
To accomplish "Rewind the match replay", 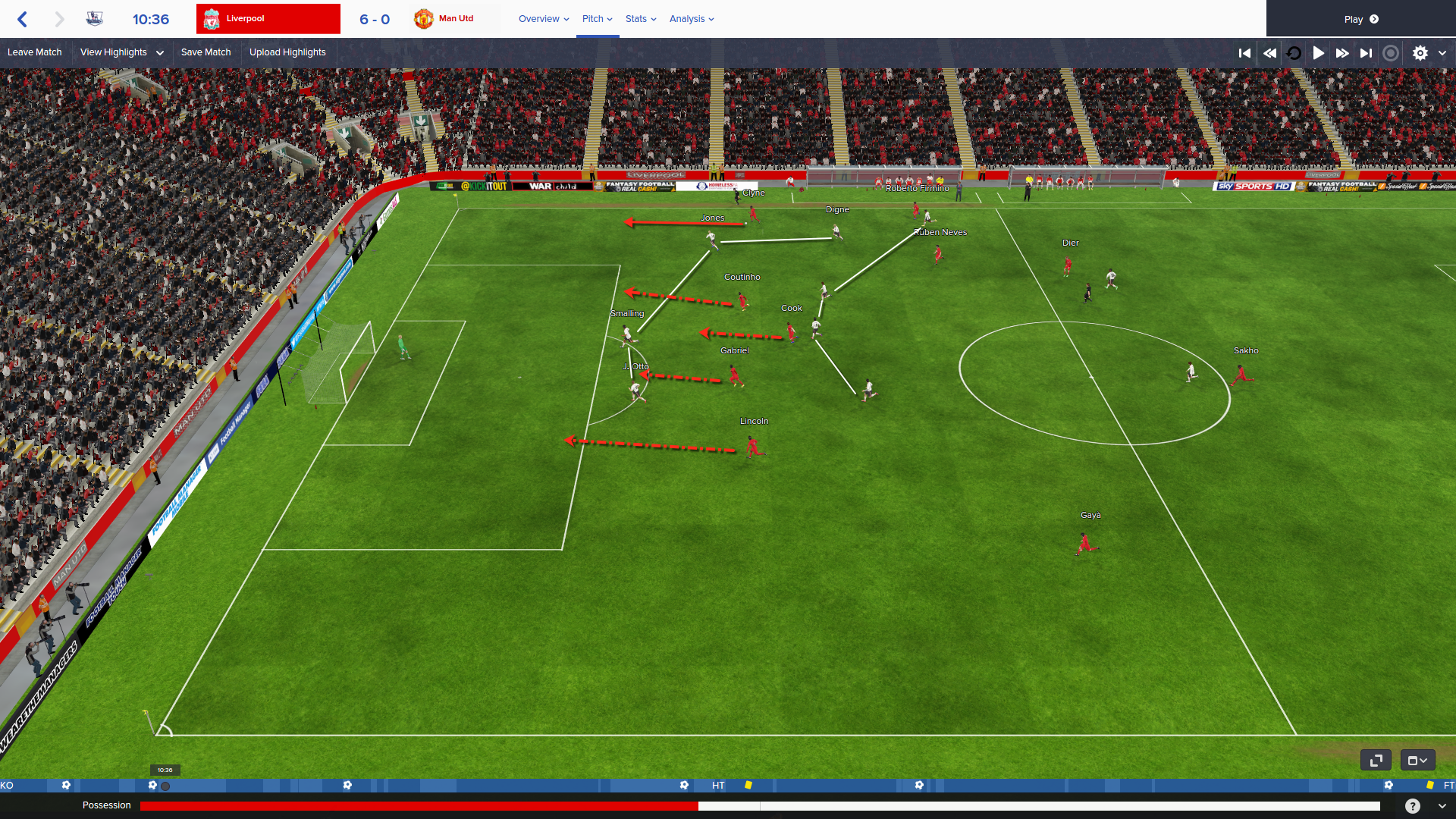I will [x=1269, y=53].
